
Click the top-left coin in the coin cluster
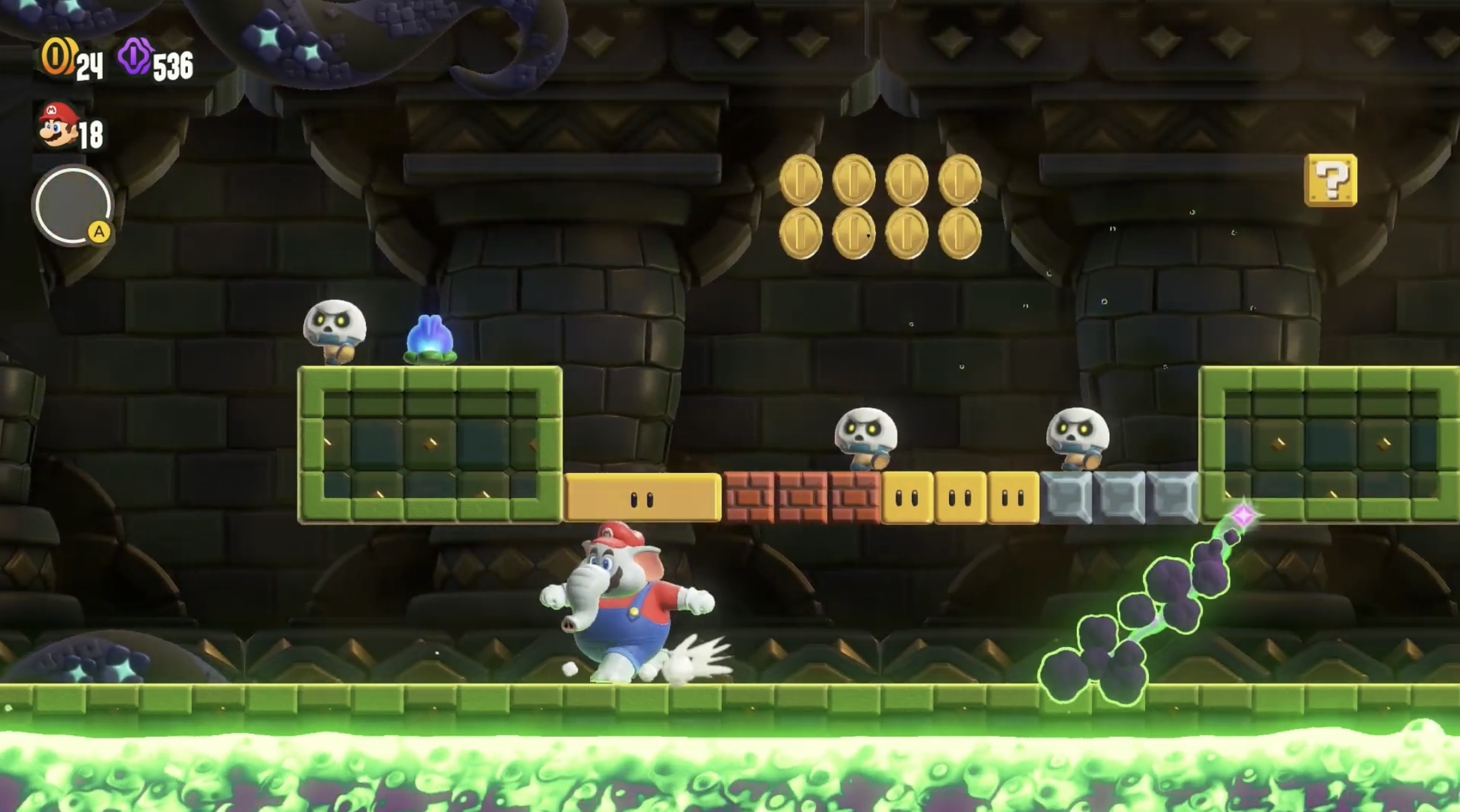point(801,179)
